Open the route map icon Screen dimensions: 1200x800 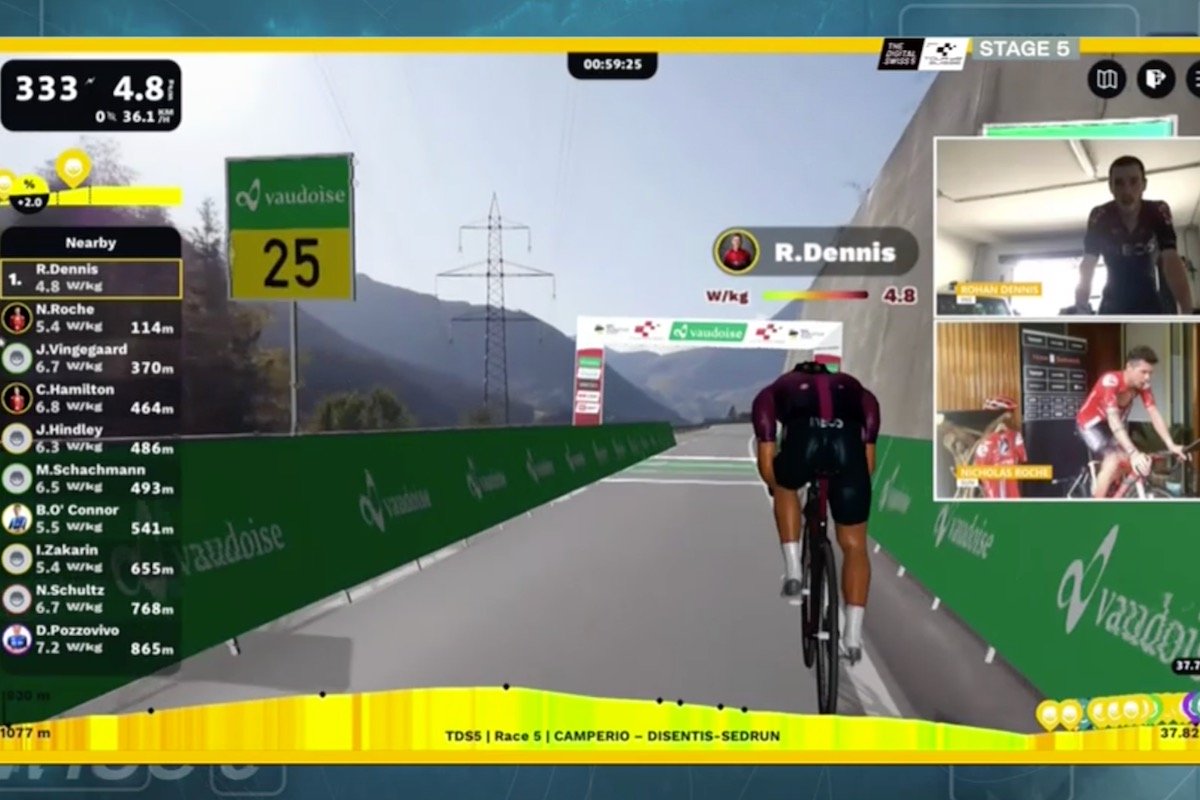click(x=1107, y=79)
